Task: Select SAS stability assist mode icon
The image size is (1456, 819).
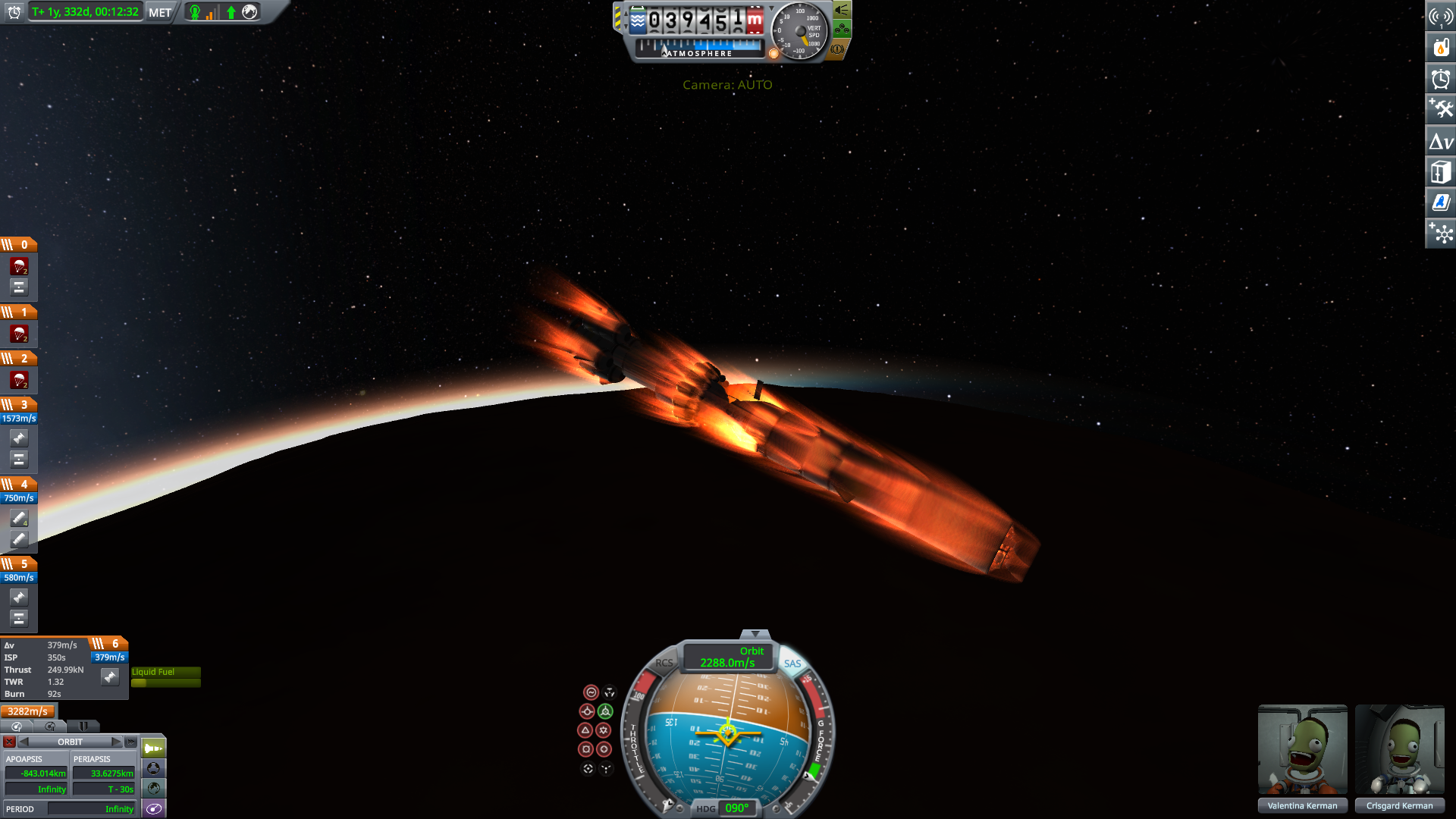Action: (x=591, y=692)
